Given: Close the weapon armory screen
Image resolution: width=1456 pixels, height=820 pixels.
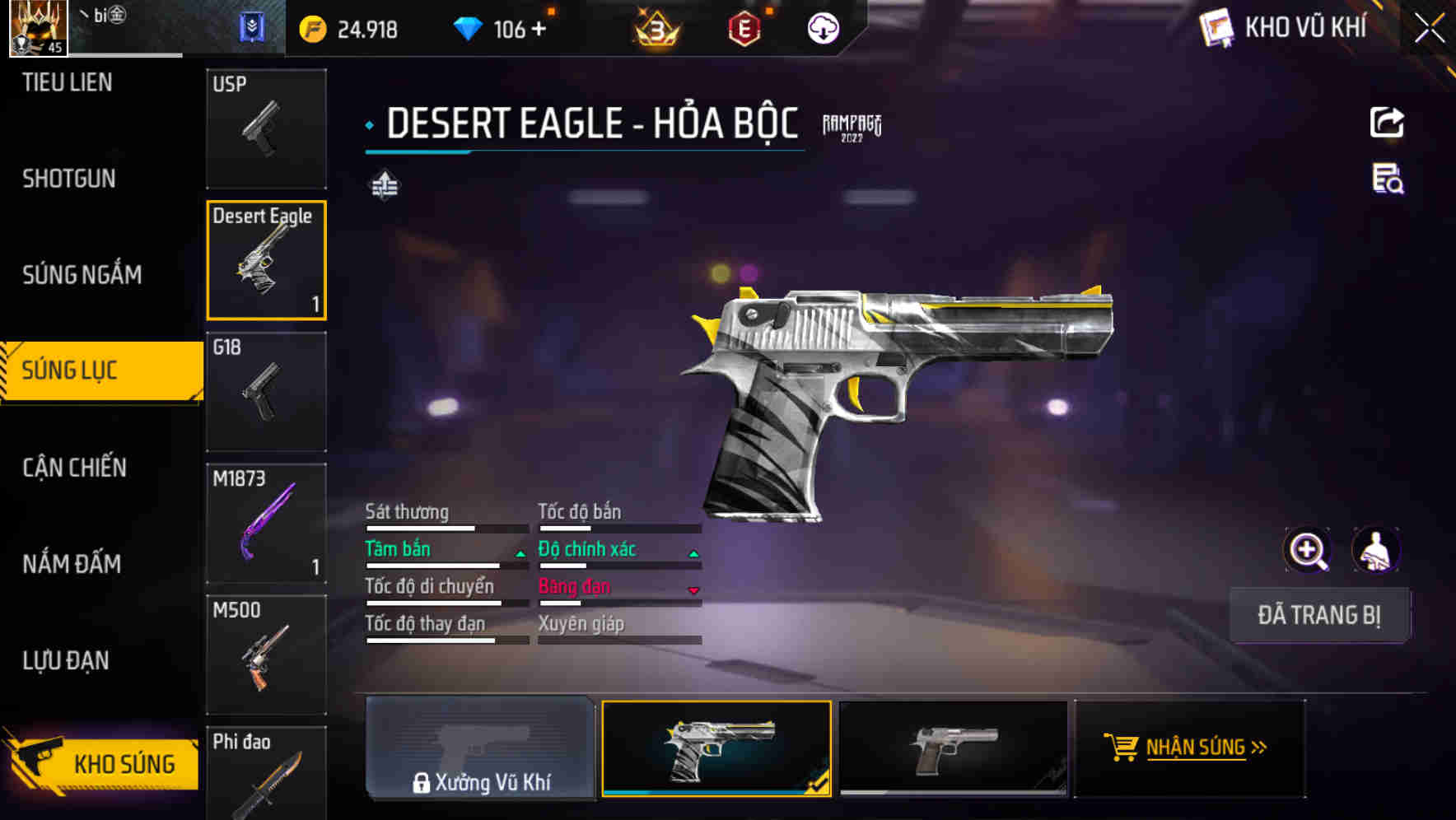Looking at the screenshot, I should pyautogui.click(x=1429, y=29).
